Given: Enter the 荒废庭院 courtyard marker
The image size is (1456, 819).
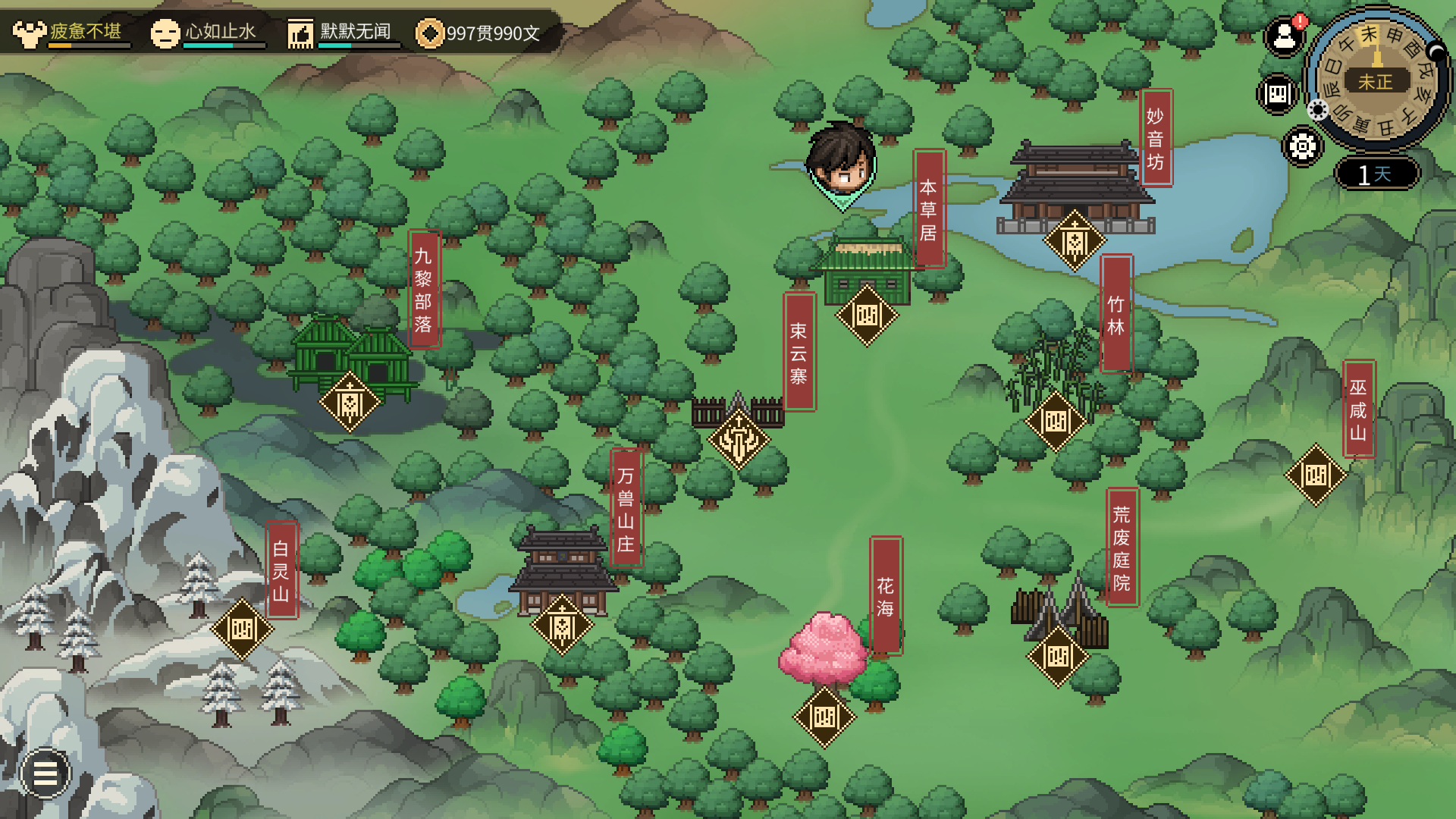Looking at the screenshot, I should pos(1058,657).
